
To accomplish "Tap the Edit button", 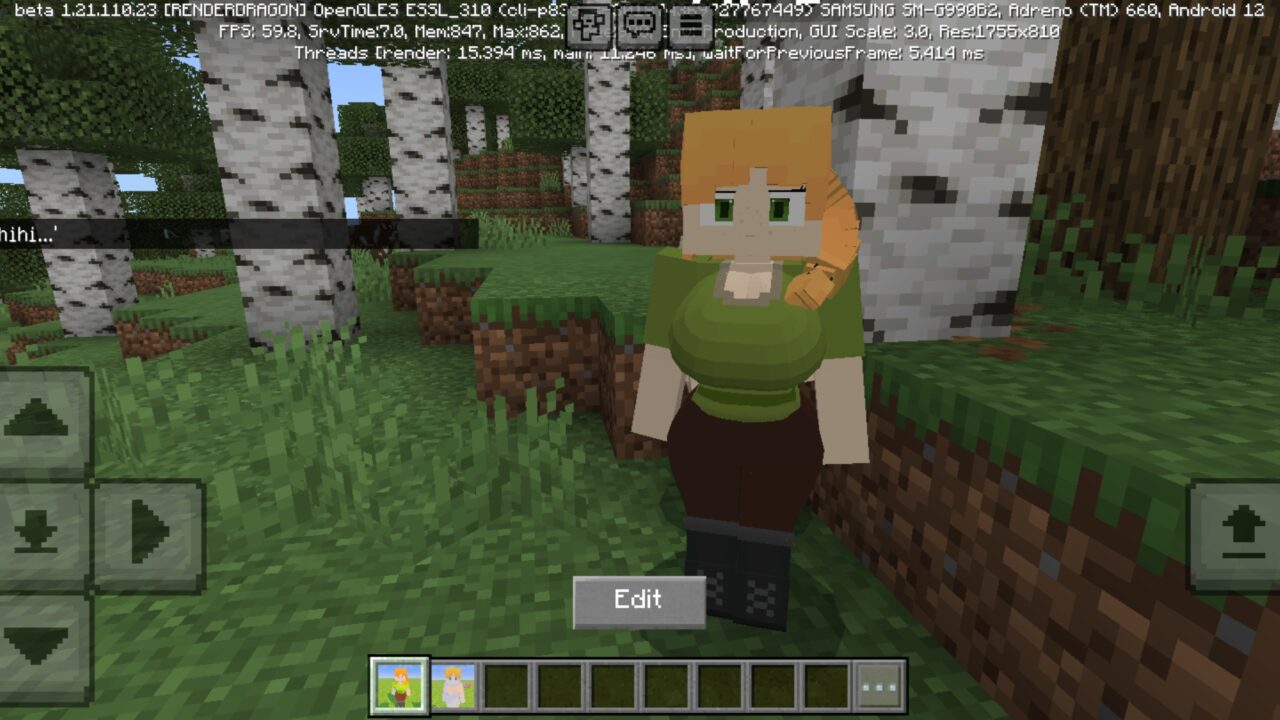I will click(x=638, y=600).
